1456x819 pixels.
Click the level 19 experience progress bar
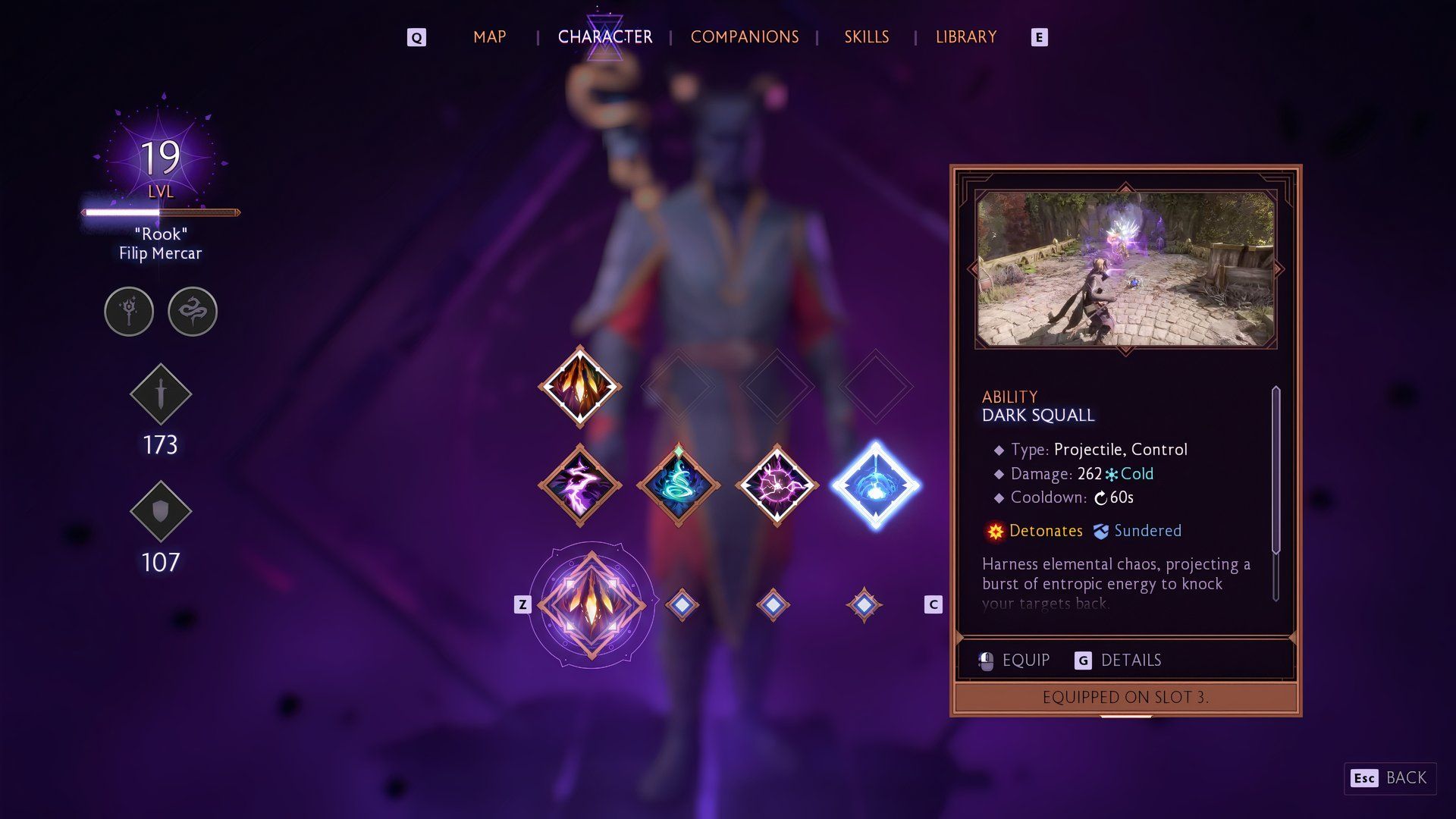click(160, 212)
